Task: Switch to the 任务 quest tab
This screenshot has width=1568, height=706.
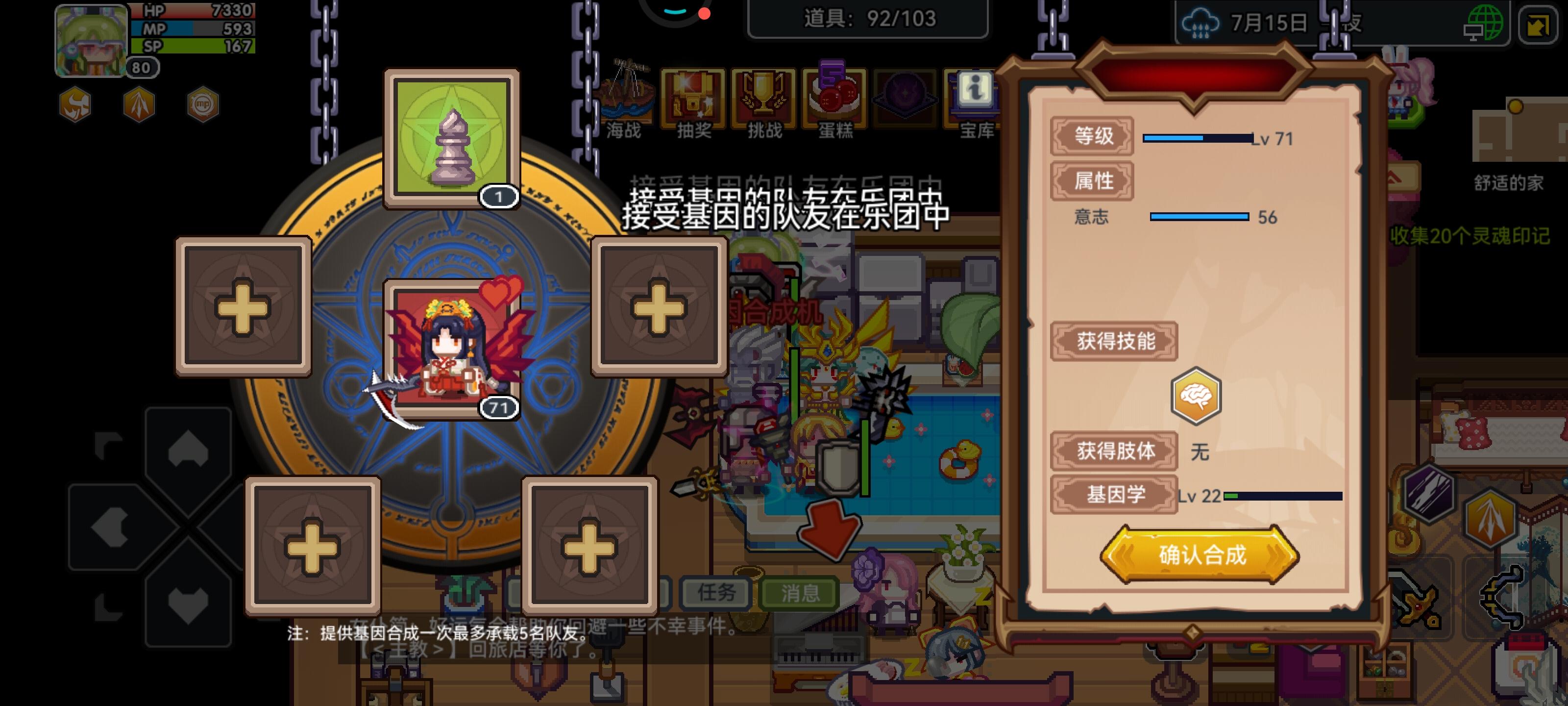Action: point(716,592)
